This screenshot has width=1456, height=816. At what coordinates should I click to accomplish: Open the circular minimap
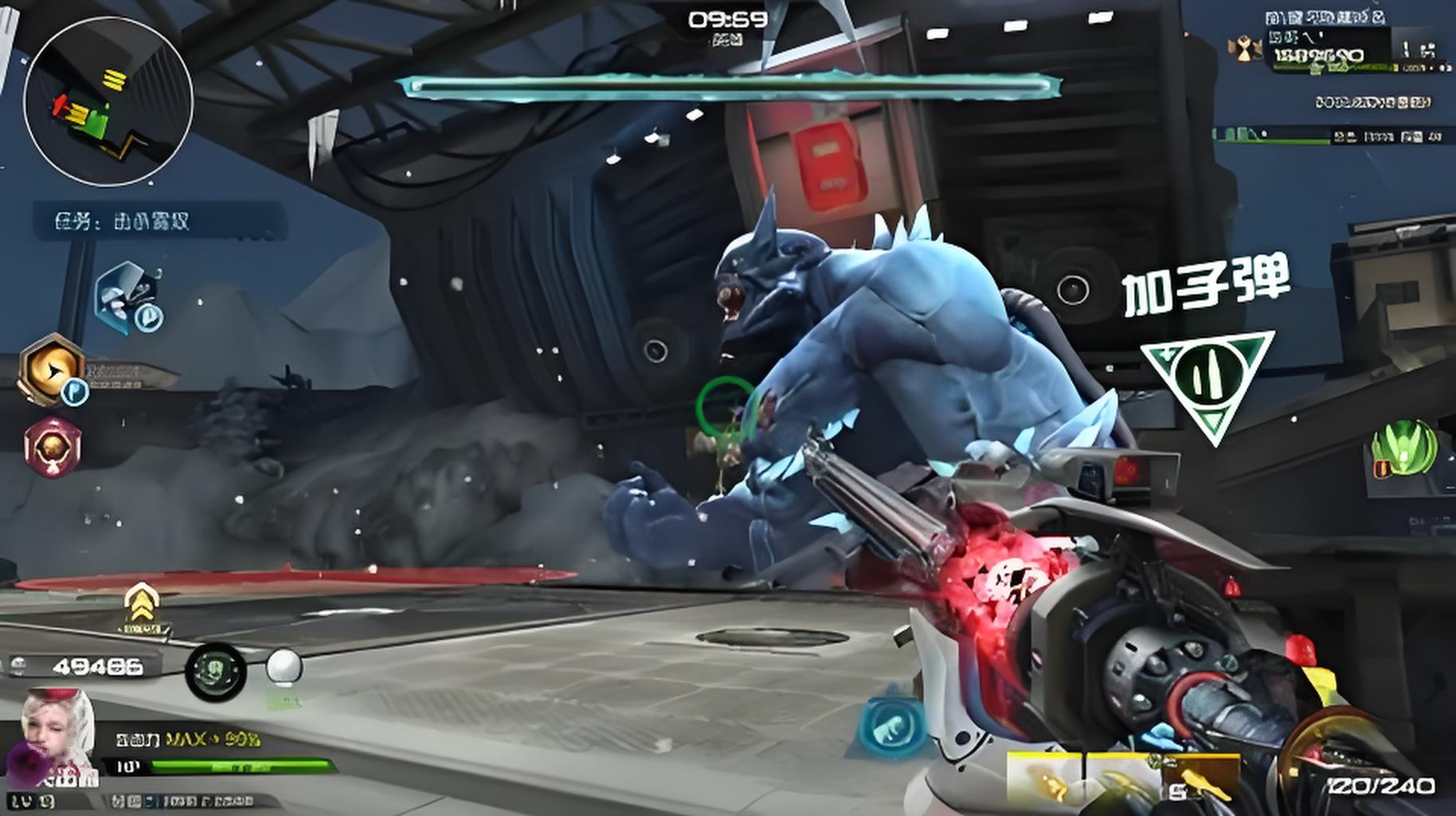click(x=108, y=101)
